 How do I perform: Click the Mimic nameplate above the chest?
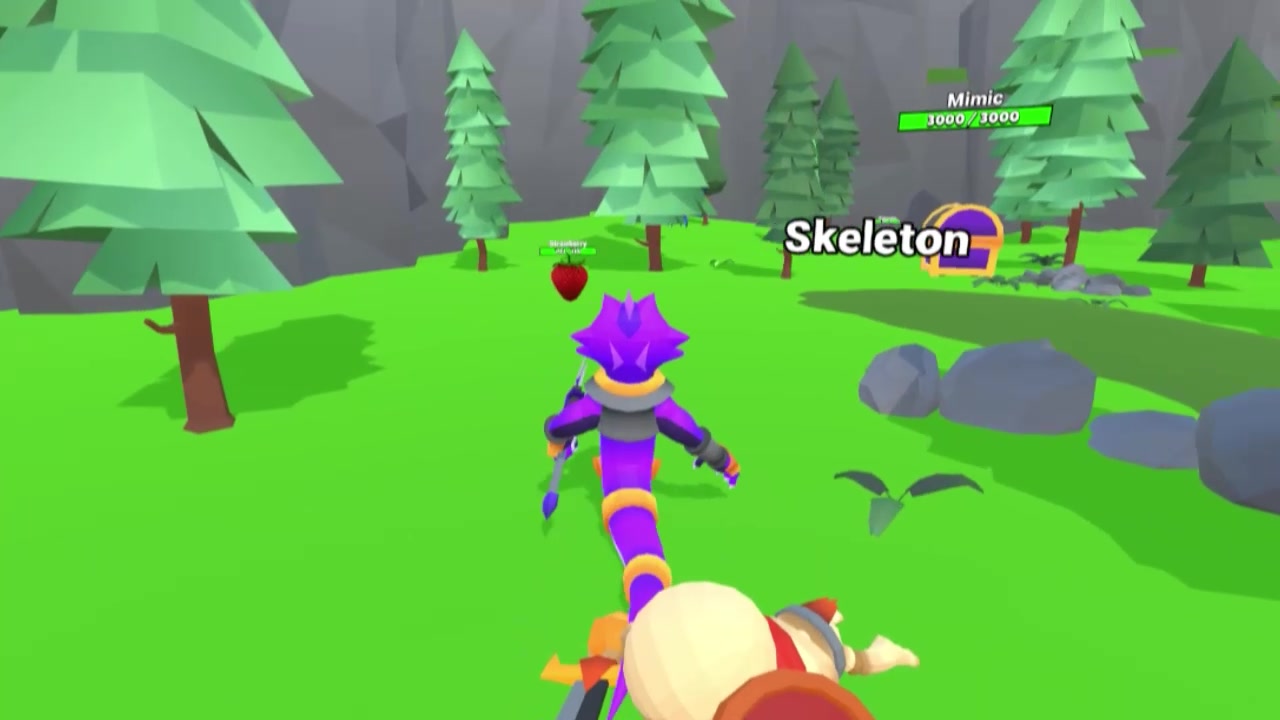pos(973,99)
